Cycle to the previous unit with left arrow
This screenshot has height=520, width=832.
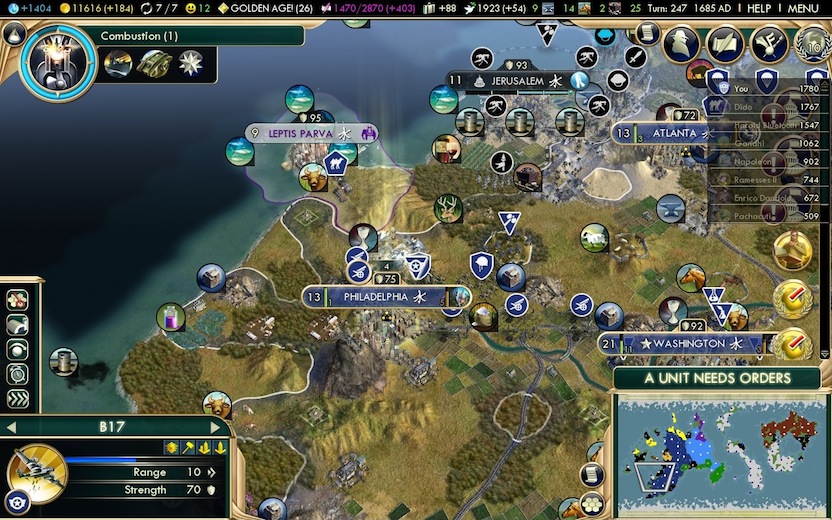(10, 427)
